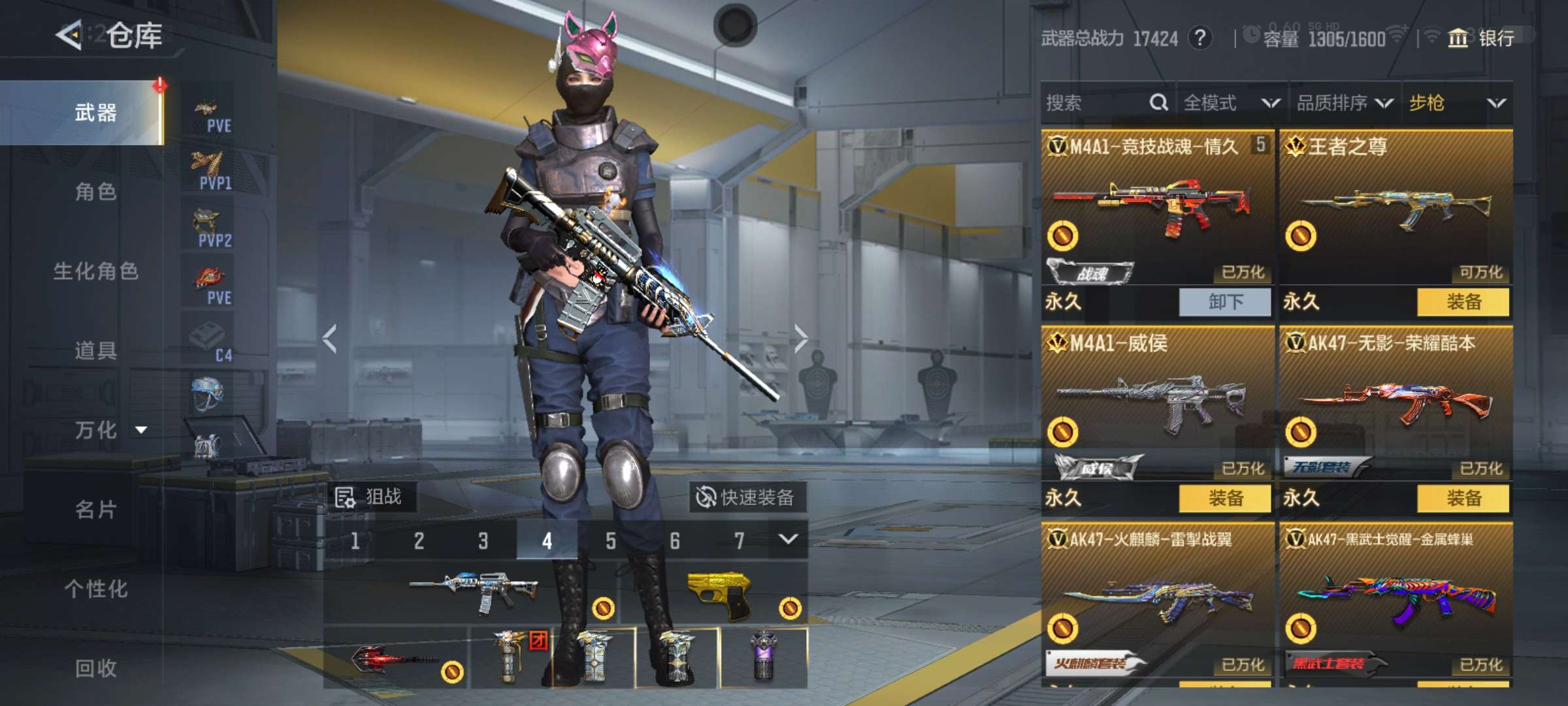Open the 回收 recycle section

[95, 668]
